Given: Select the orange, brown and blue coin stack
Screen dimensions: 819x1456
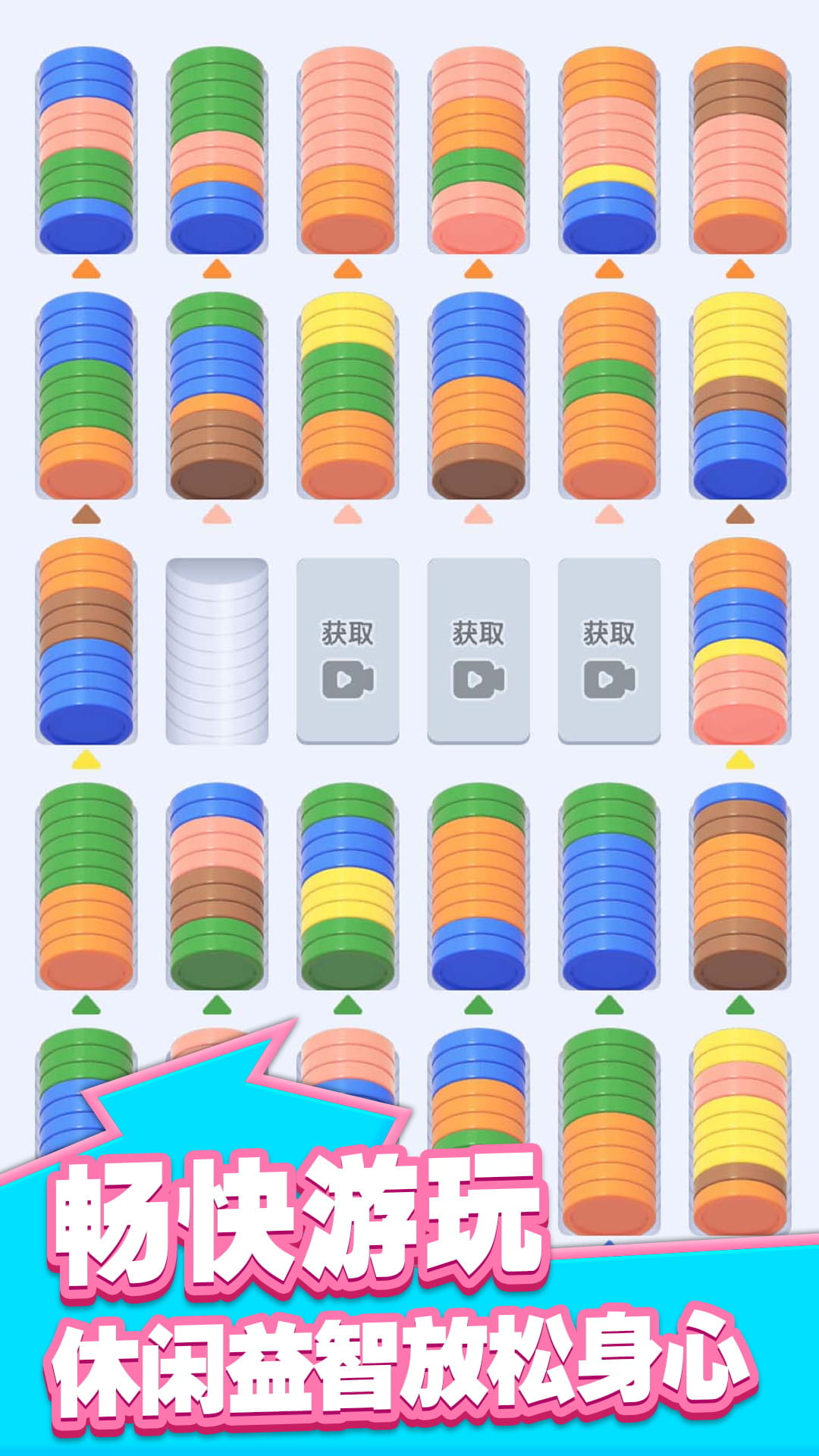Looking at the screenshot, I should [86, 642].
